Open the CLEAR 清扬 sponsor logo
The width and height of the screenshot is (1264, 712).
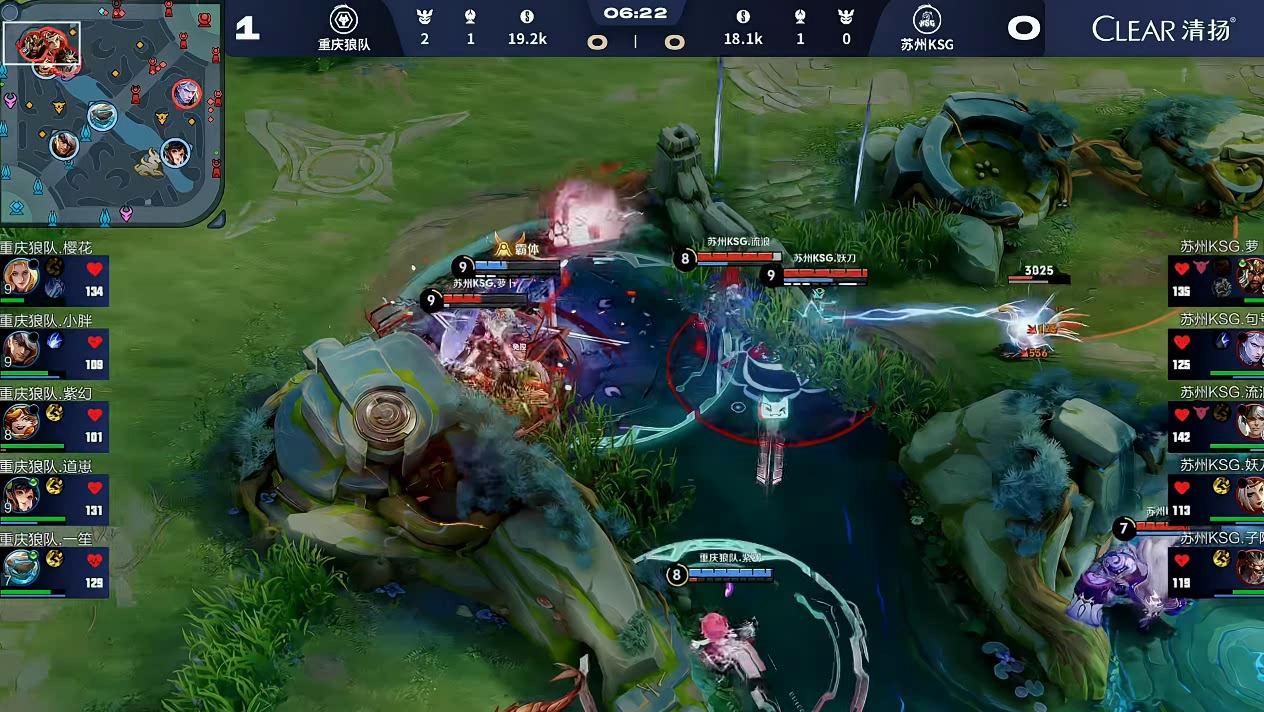(1163, 28)
